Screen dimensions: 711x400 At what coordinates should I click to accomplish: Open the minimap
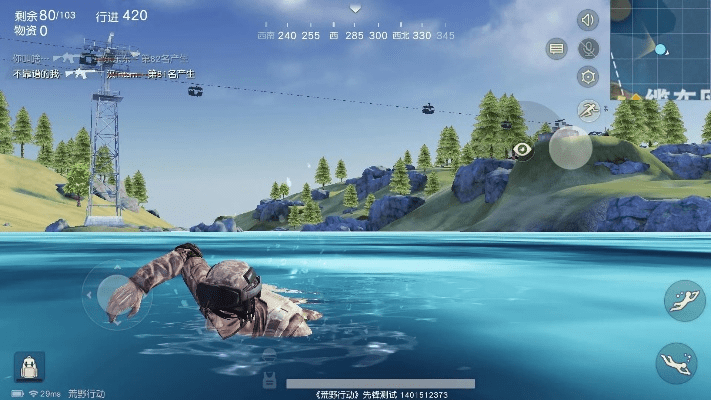click(x=660, y=48)
